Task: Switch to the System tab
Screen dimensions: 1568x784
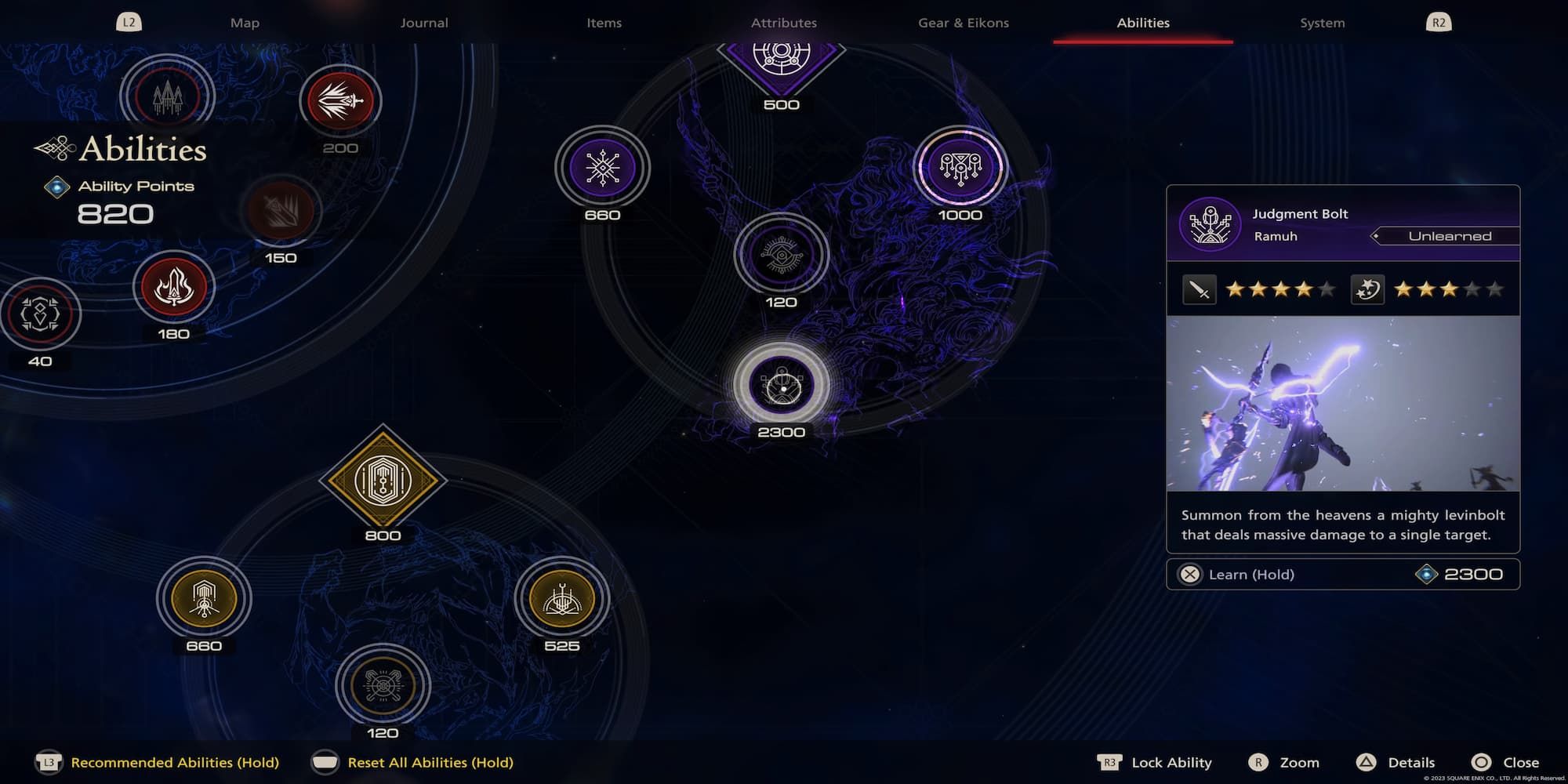Action: pos(1322,23)
